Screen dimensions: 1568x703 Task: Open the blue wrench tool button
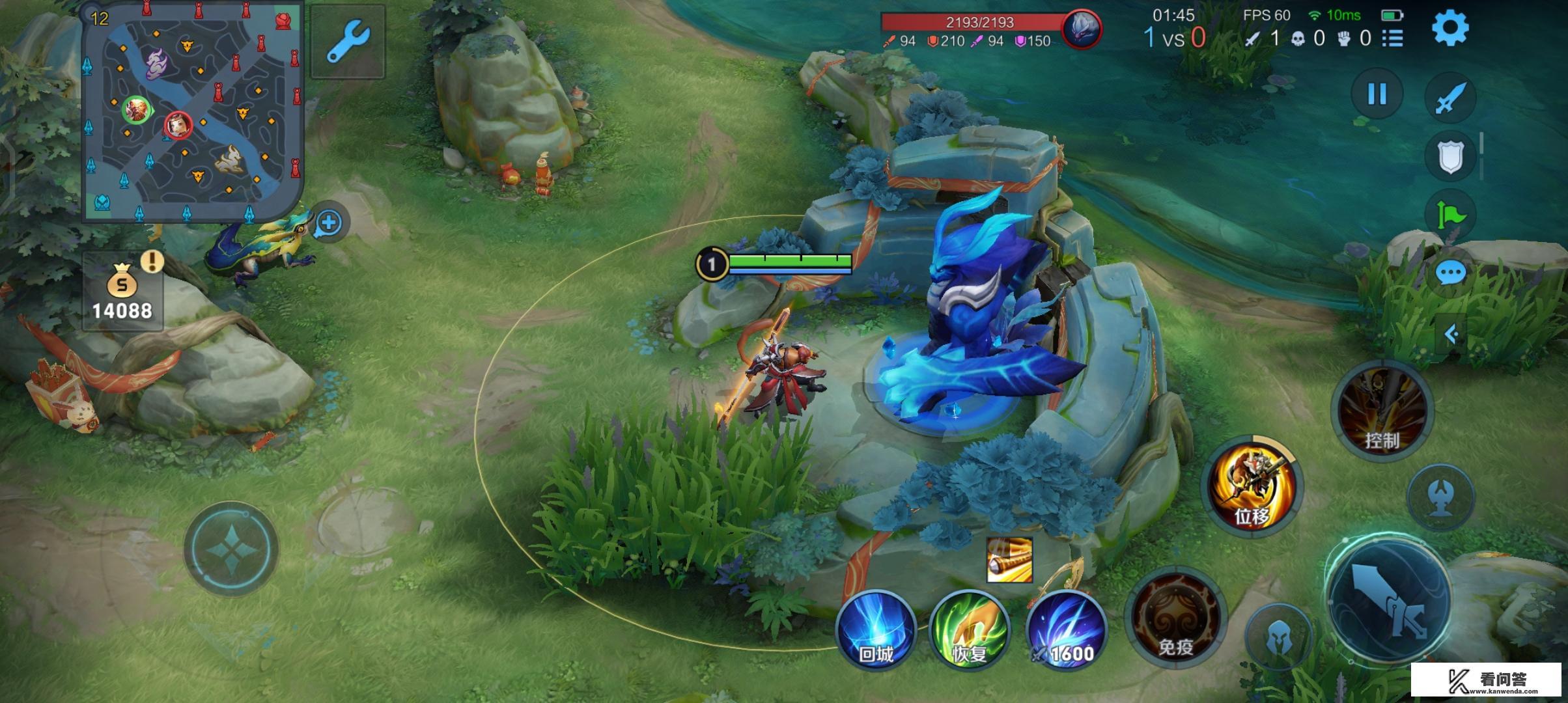(348, 41)
